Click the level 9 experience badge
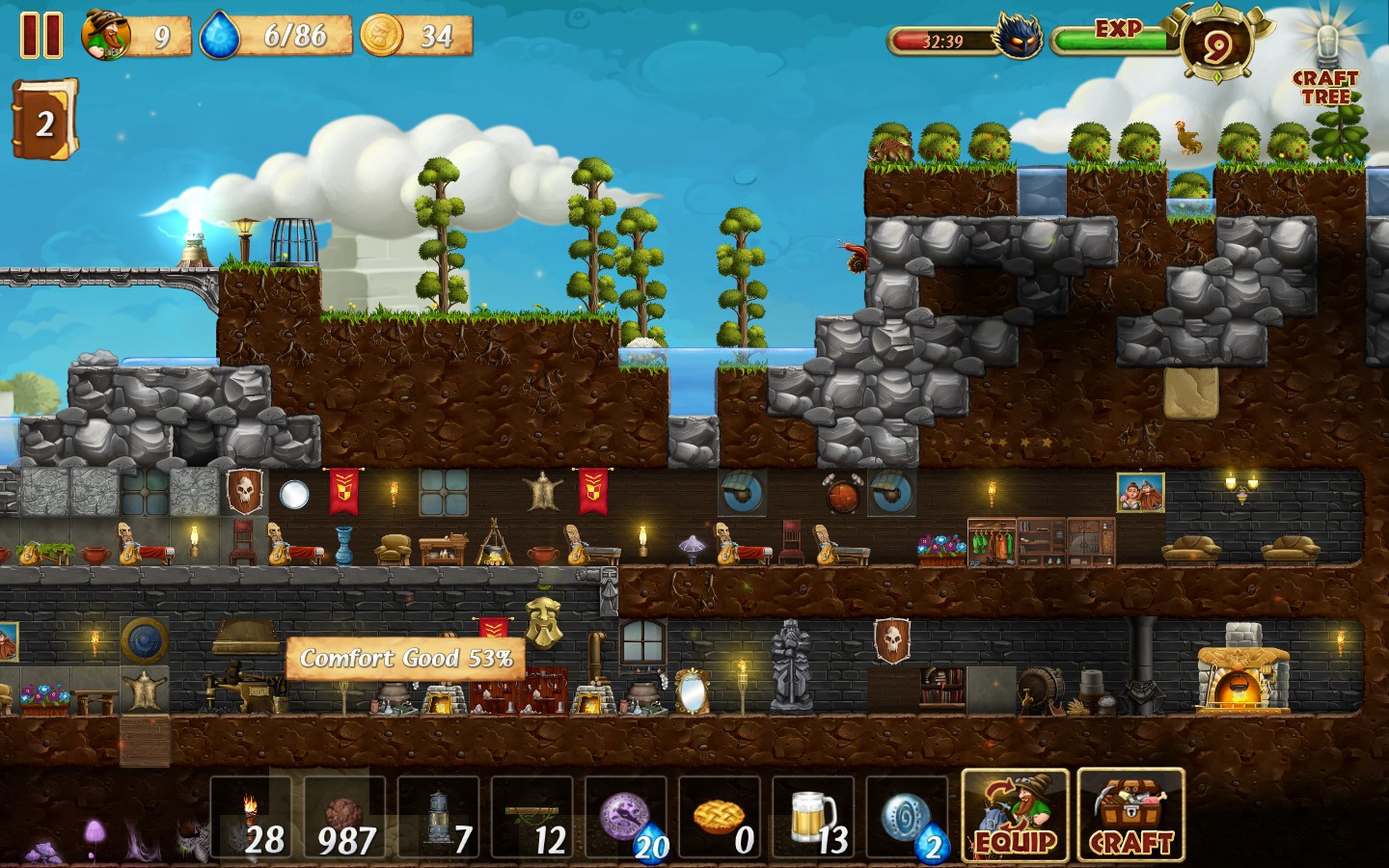Viewport: 1389px width, 868px height. click(1214, 43)
